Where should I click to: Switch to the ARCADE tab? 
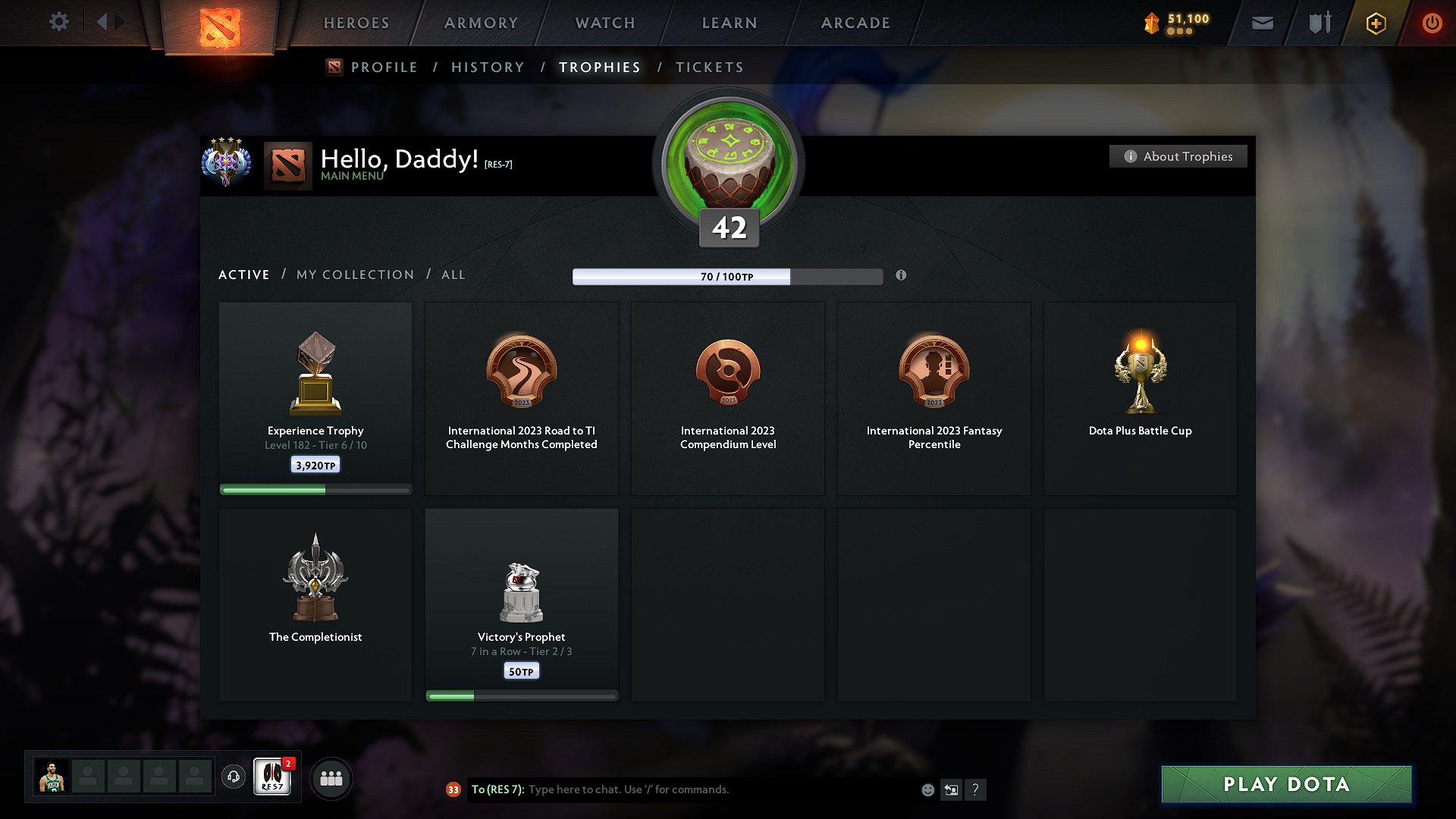tap(855, 23)
